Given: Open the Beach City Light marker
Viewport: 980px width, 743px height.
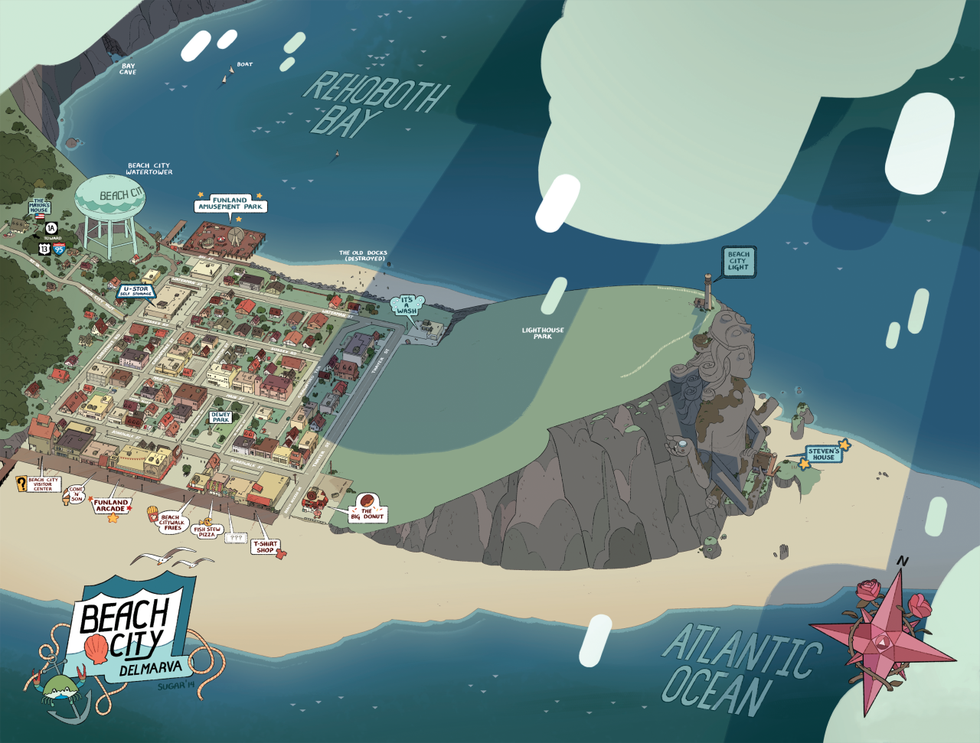Looking at the screenshot, I should [739, 262].
